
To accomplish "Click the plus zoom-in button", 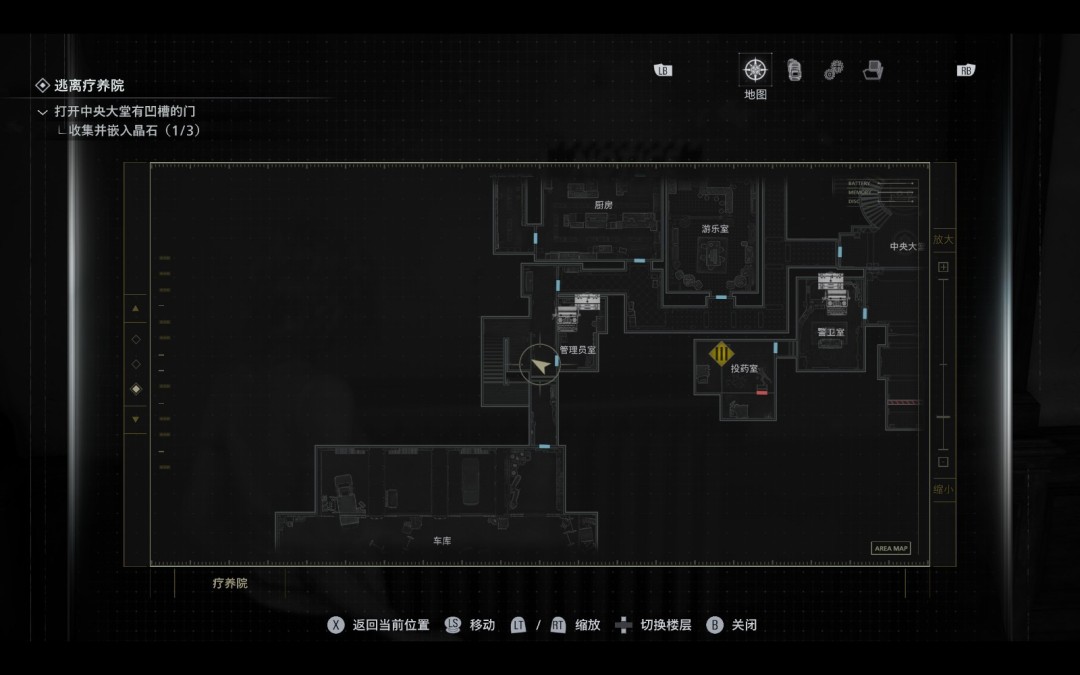I will click(943, 268).
